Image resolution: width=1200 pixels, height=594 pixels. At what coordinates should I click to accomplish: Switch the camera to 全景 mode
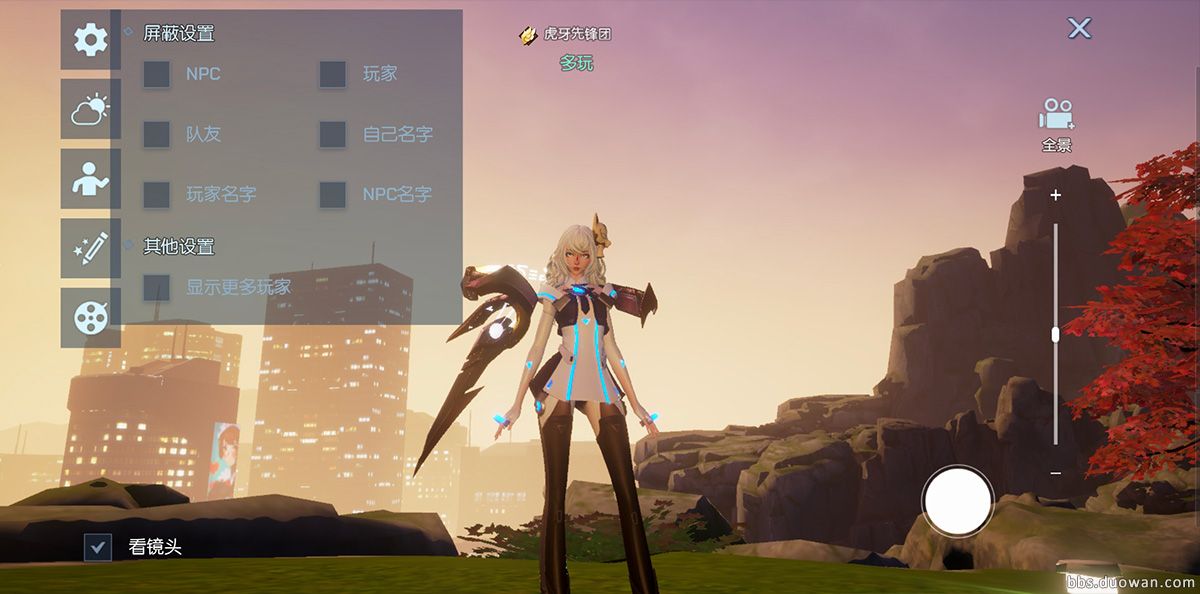1056,124
